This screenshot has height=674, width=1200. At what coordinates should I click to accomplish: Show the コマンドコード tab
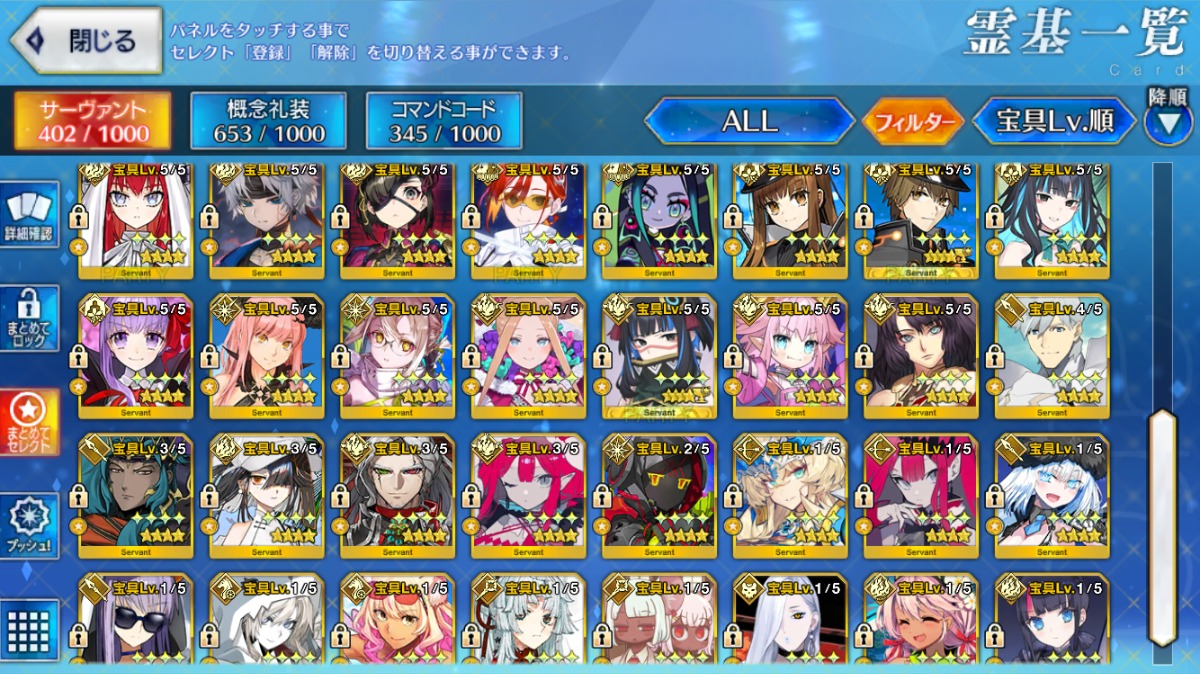(x=444, y=122)
